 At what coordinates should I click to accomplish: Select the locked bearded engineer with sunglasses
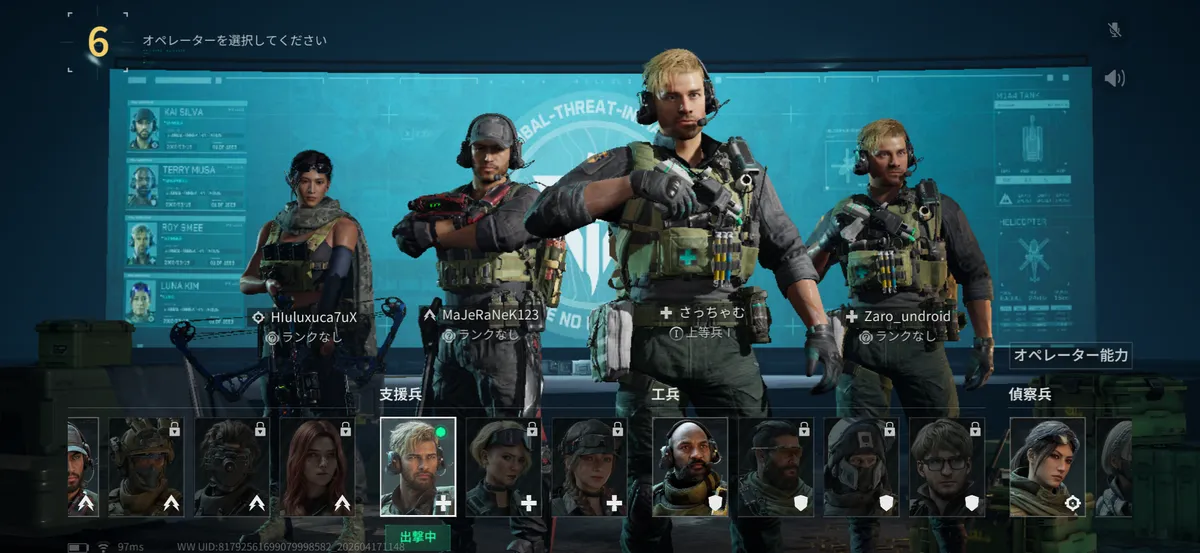(x=775, y=466)
